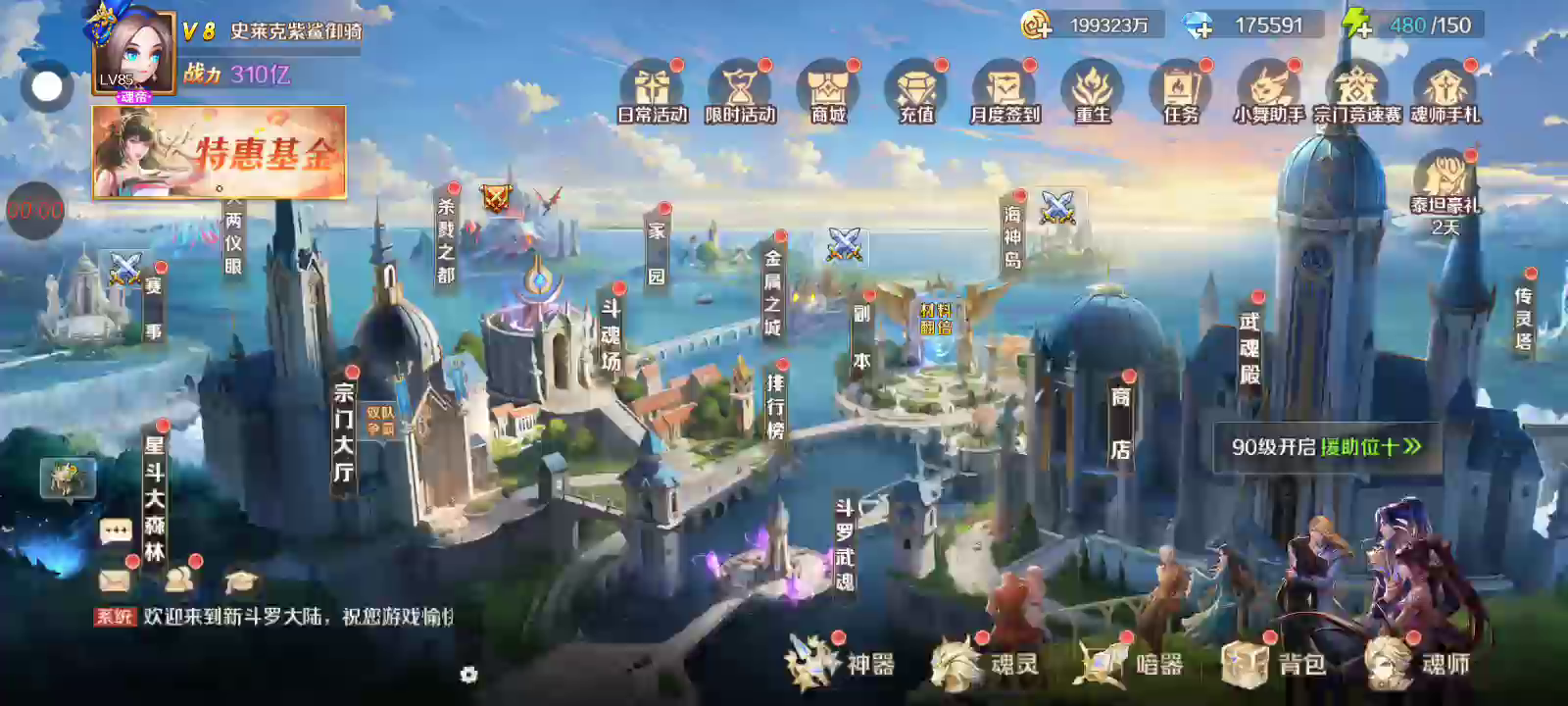Open the 充值 recharge page
Viewport: 1568px width, 706px height.
[x=916, y=91]
